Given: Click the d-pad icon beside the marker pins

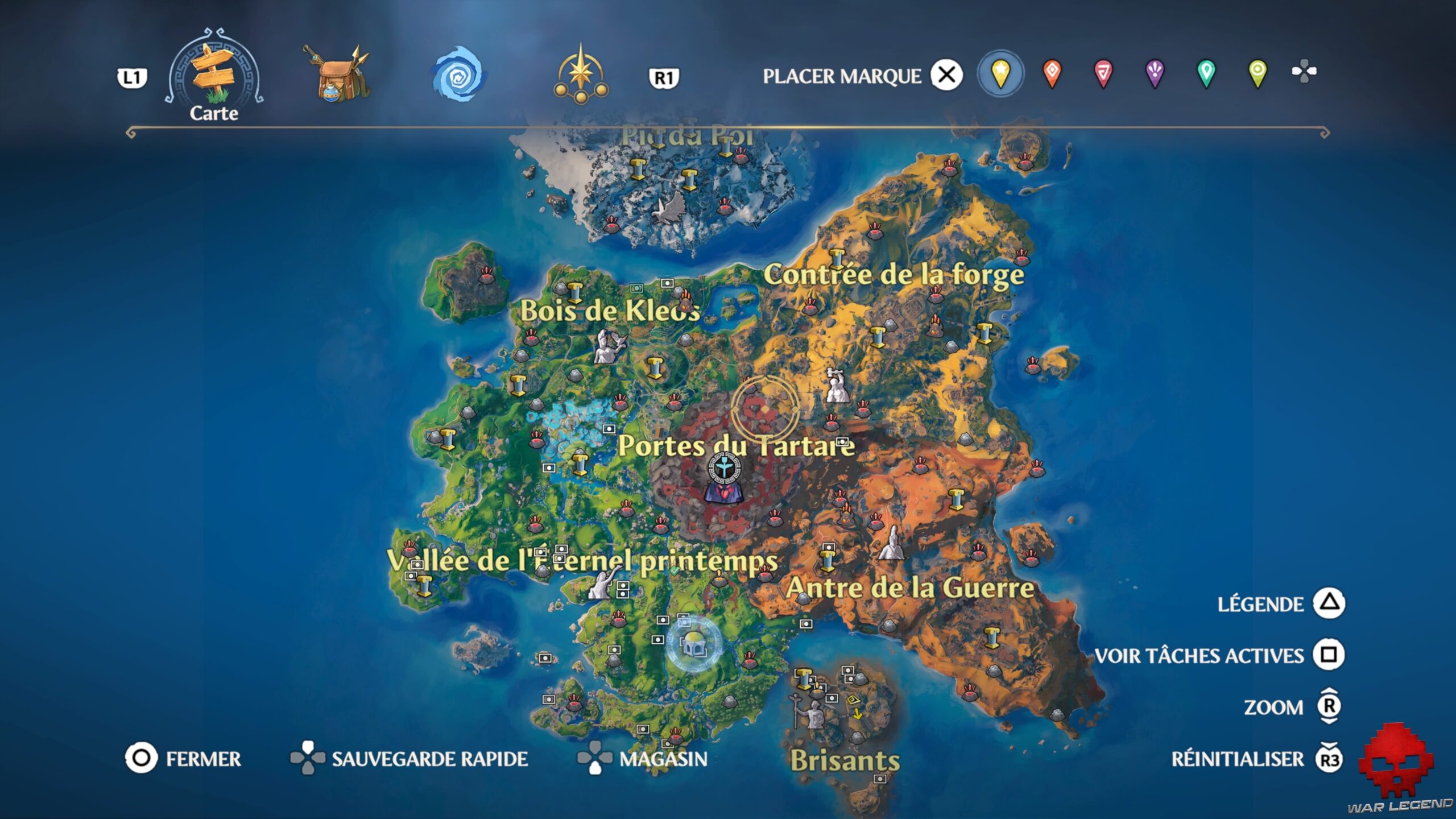Looking at the screenshot, I should click(x=1308, y=73).
